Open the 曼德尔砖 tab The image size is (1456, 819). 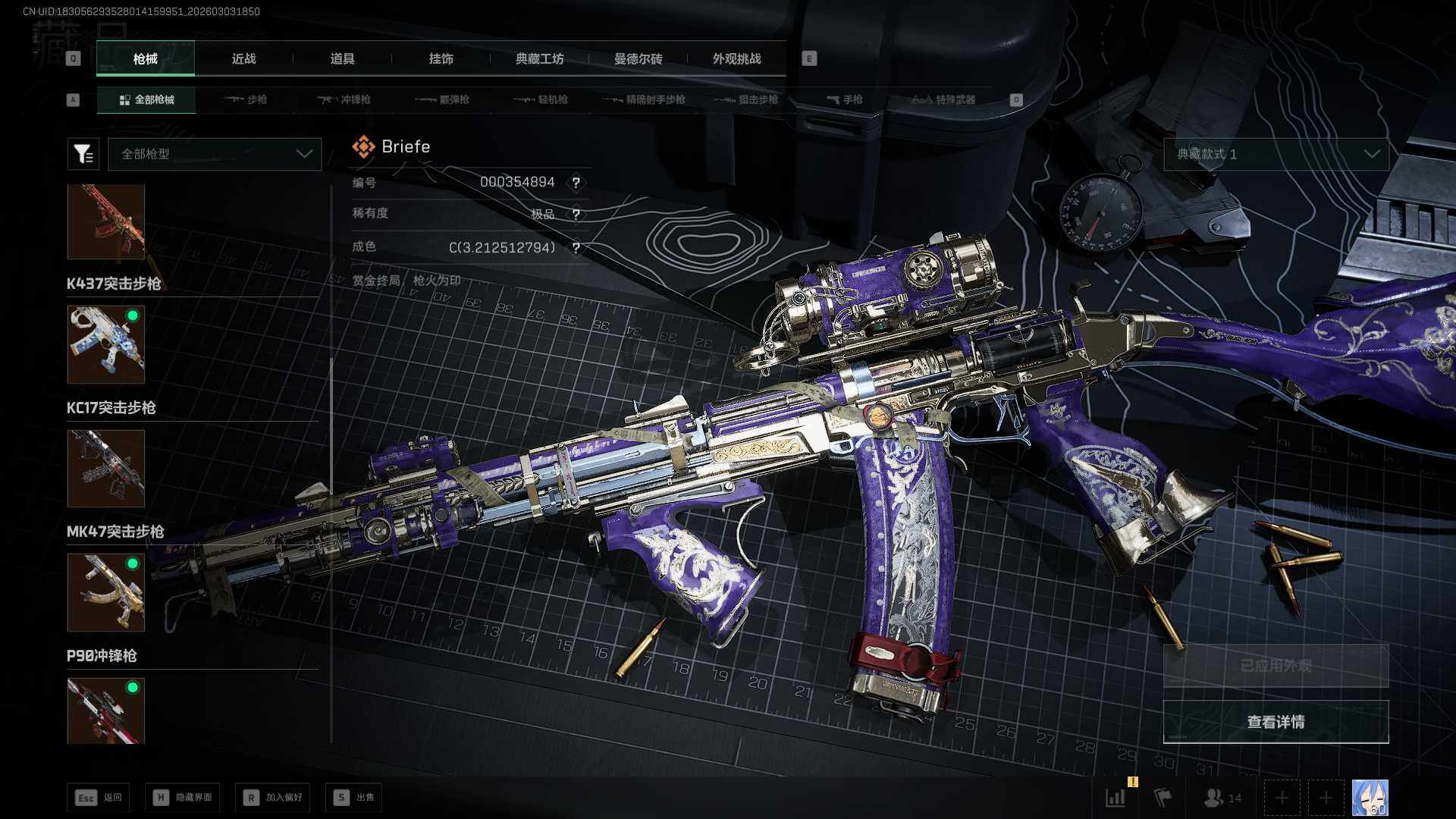pyautogui.click(x=638, y=59)
